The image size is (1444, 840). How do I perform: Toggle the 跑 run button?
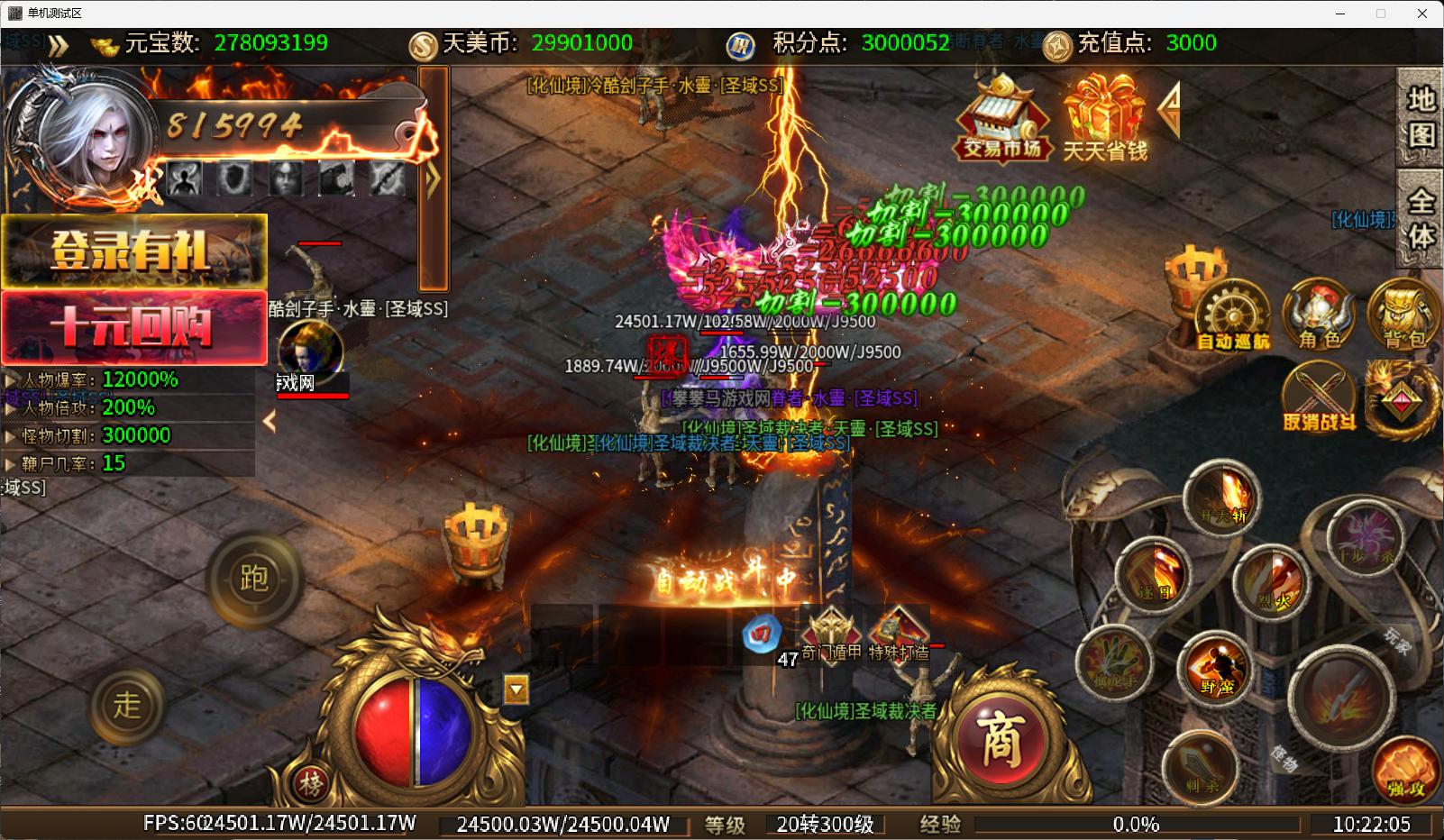click(253, 578)
